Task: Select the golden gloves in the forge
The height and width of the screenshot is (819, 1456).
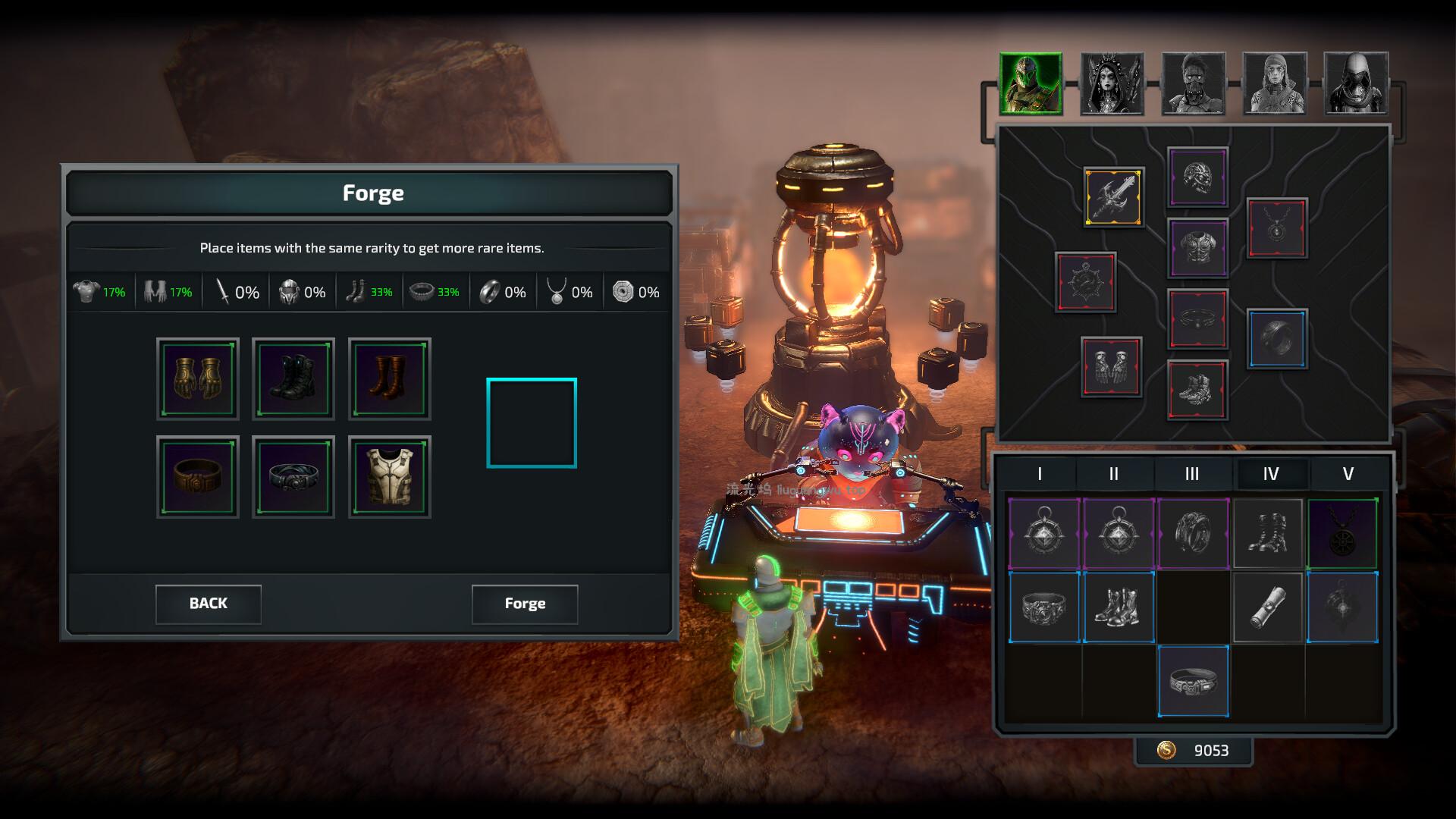Action: pyautogui.click(x=198, y=379)
